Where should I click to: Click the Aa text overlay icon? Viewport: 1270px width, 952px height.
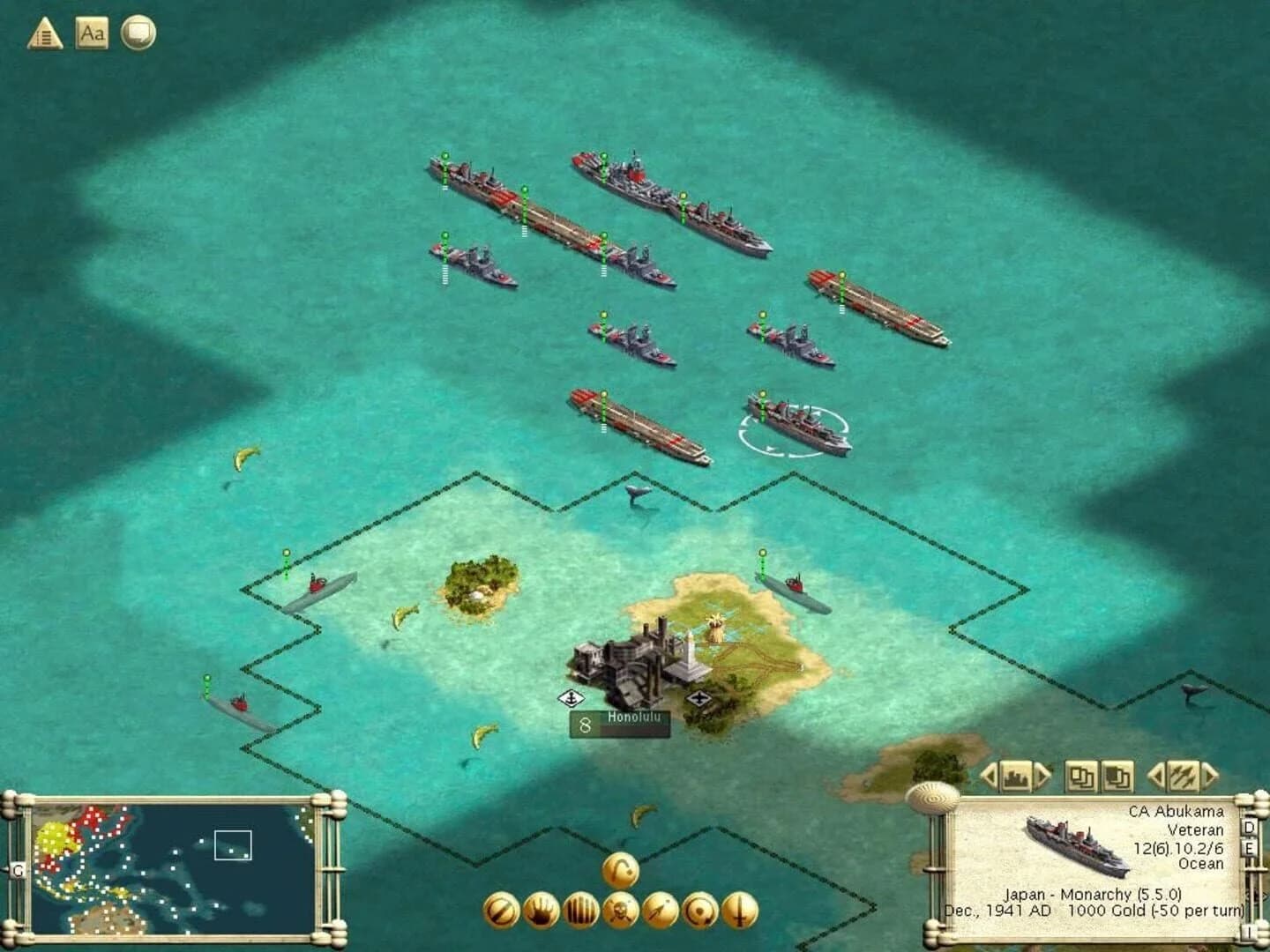(93, 33)
